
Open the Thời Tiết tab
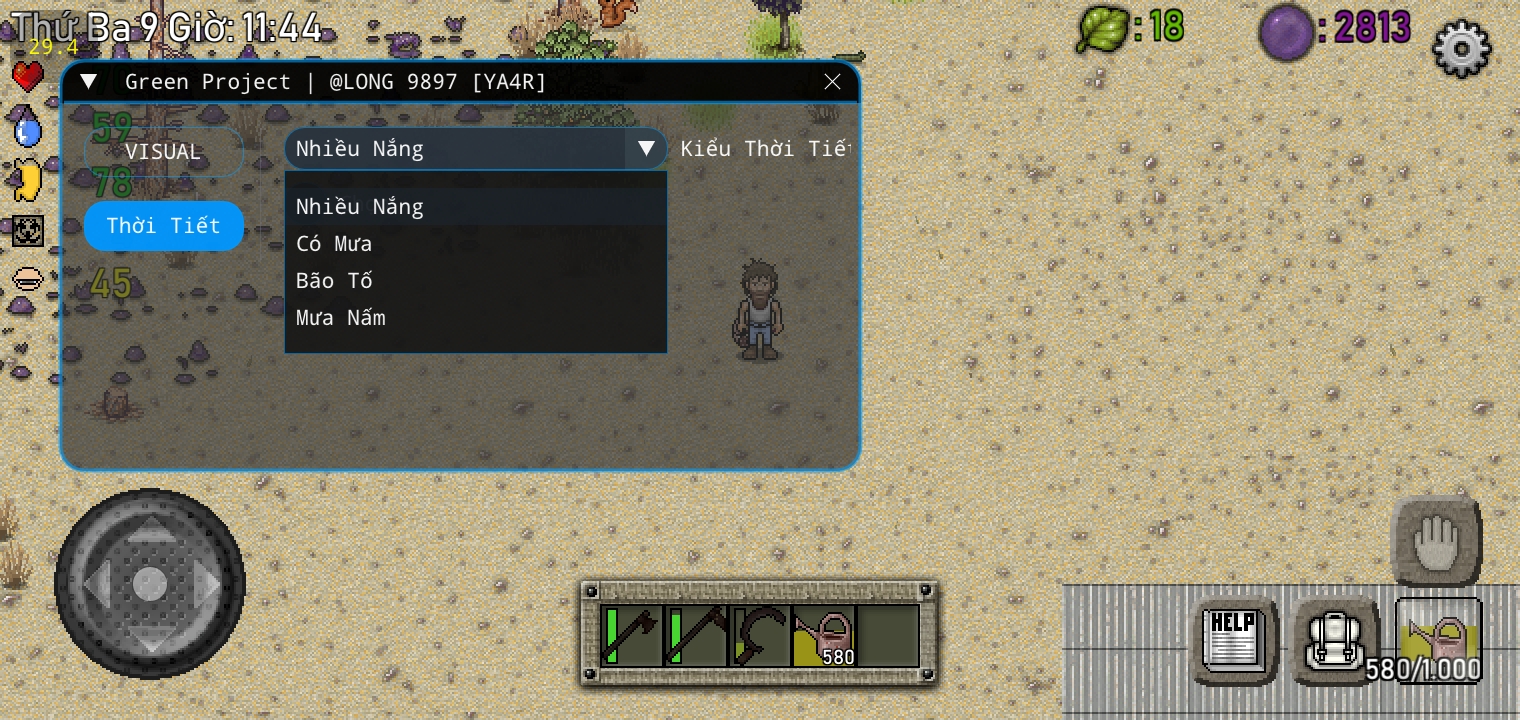164,226
